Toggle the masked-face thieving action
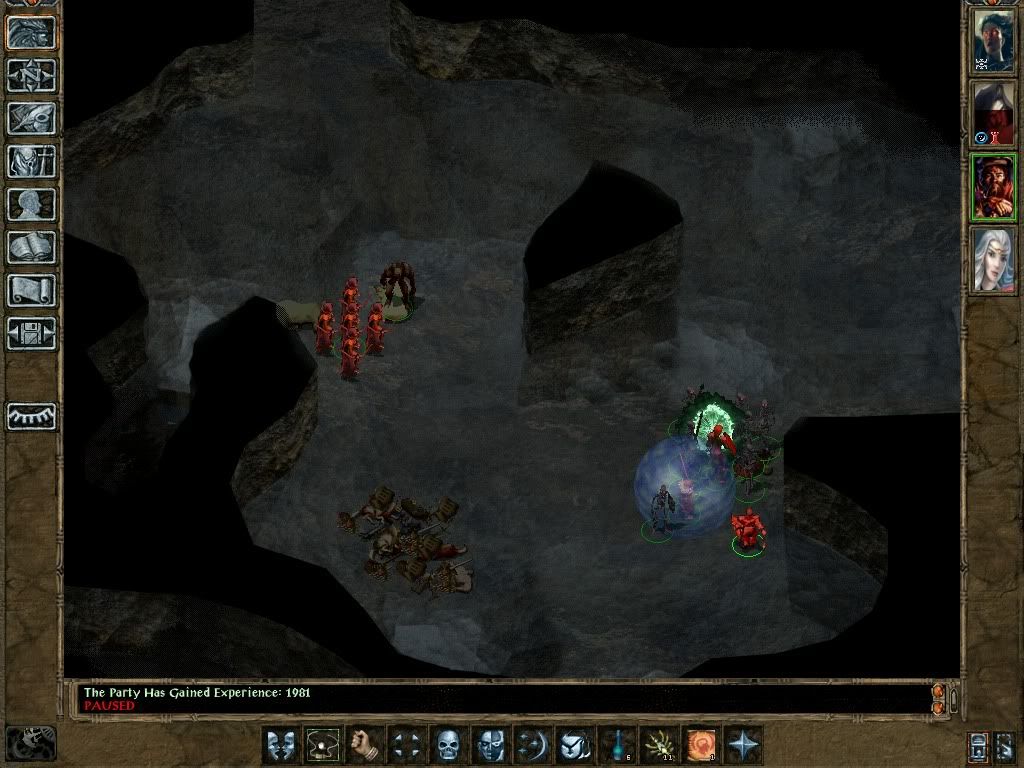 tap(489, 745)
